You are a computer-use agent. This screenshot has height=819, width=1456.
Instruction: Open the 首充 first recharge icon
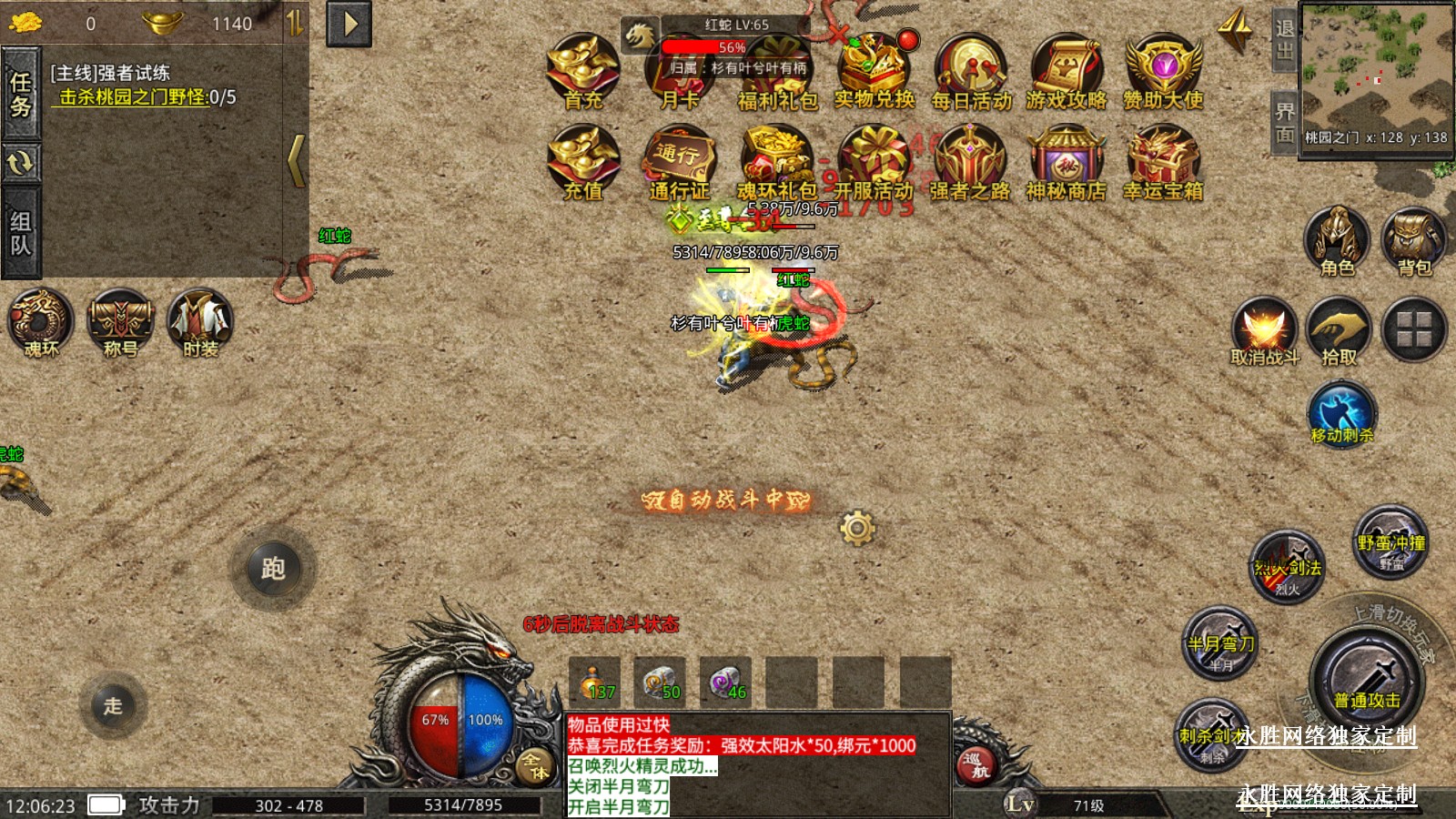pos(583,71)
